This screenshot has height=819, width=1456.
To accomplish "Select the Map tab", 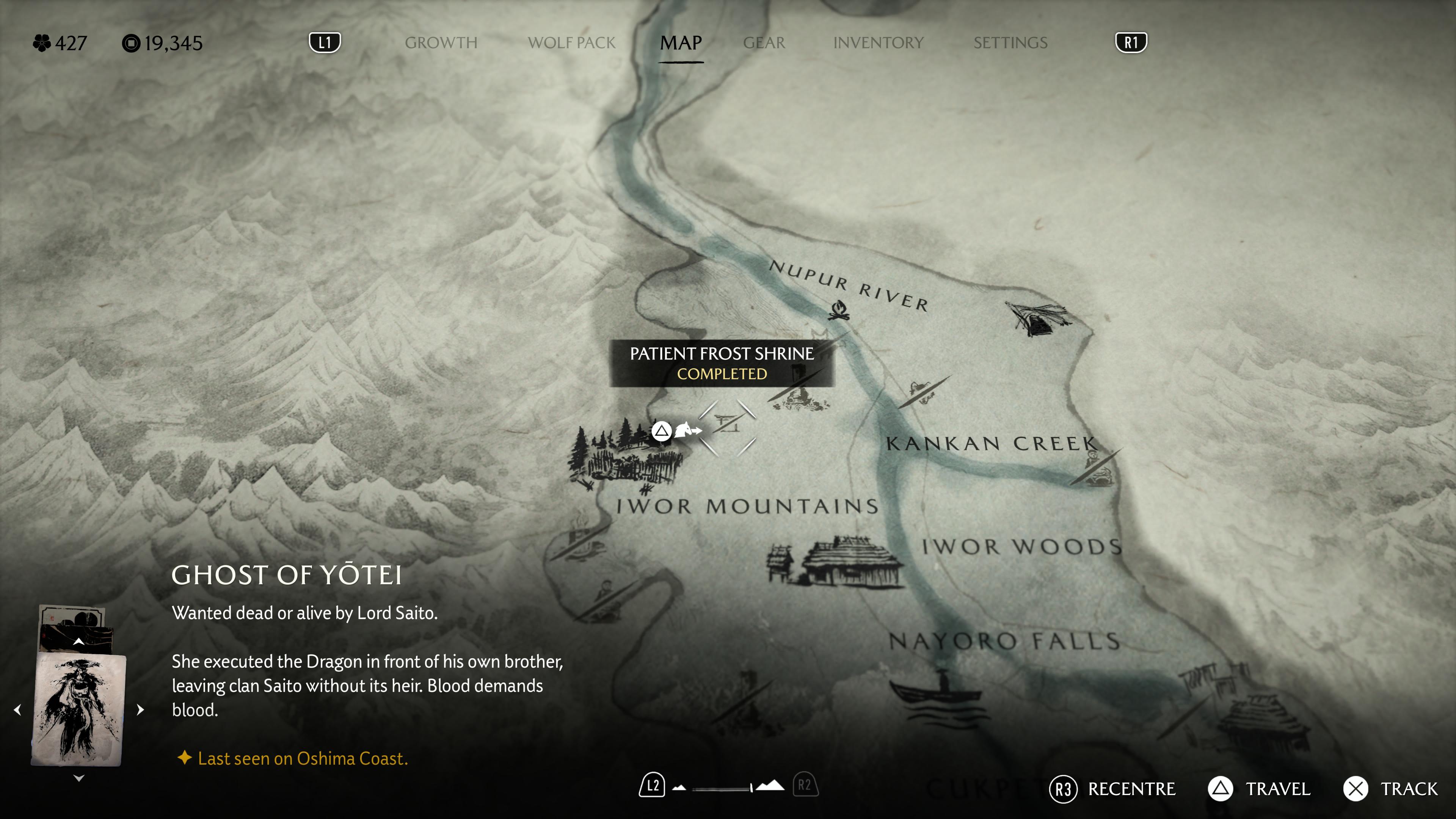I will 681,43.
